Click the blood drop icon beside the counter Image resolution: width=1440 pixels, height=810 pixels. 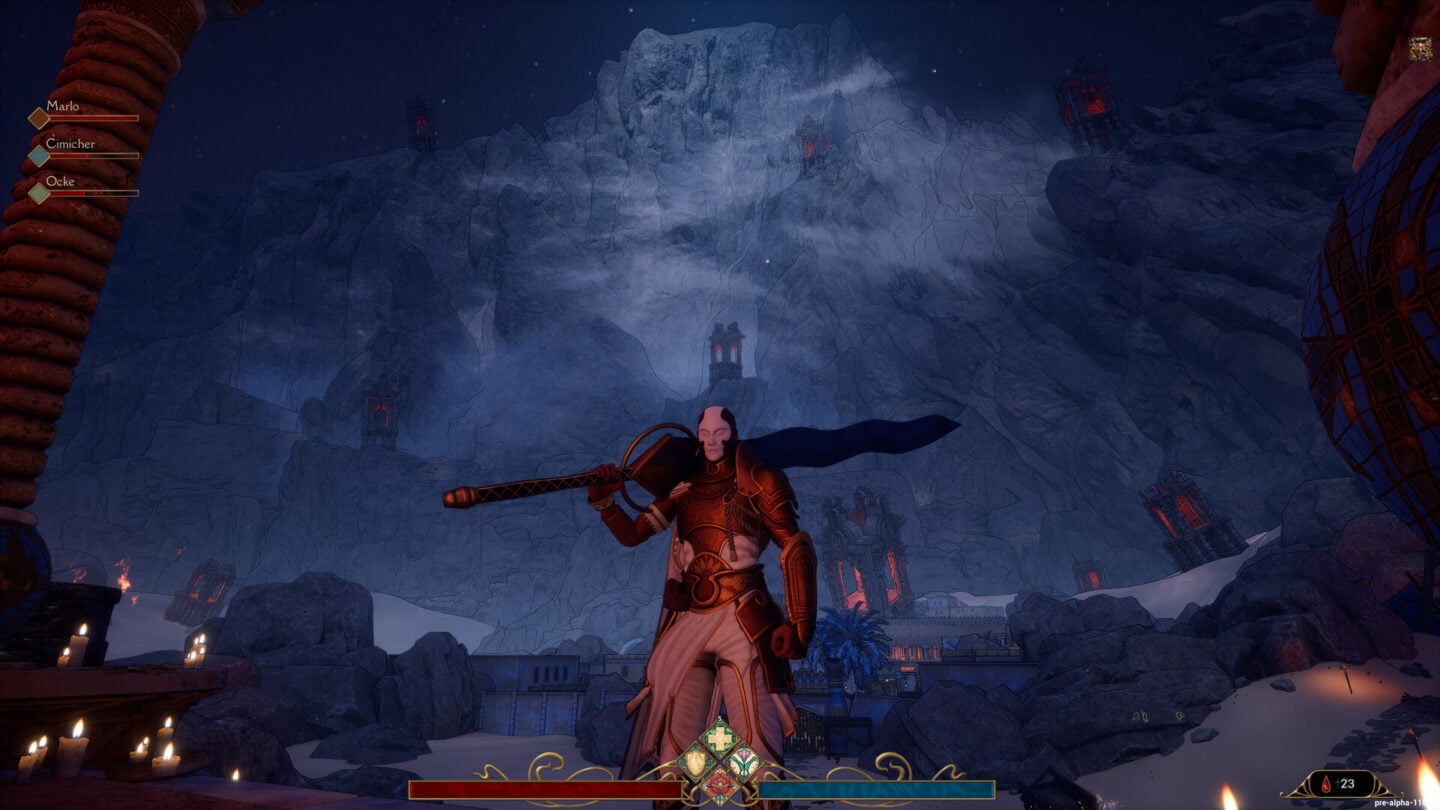(1326, 783)
